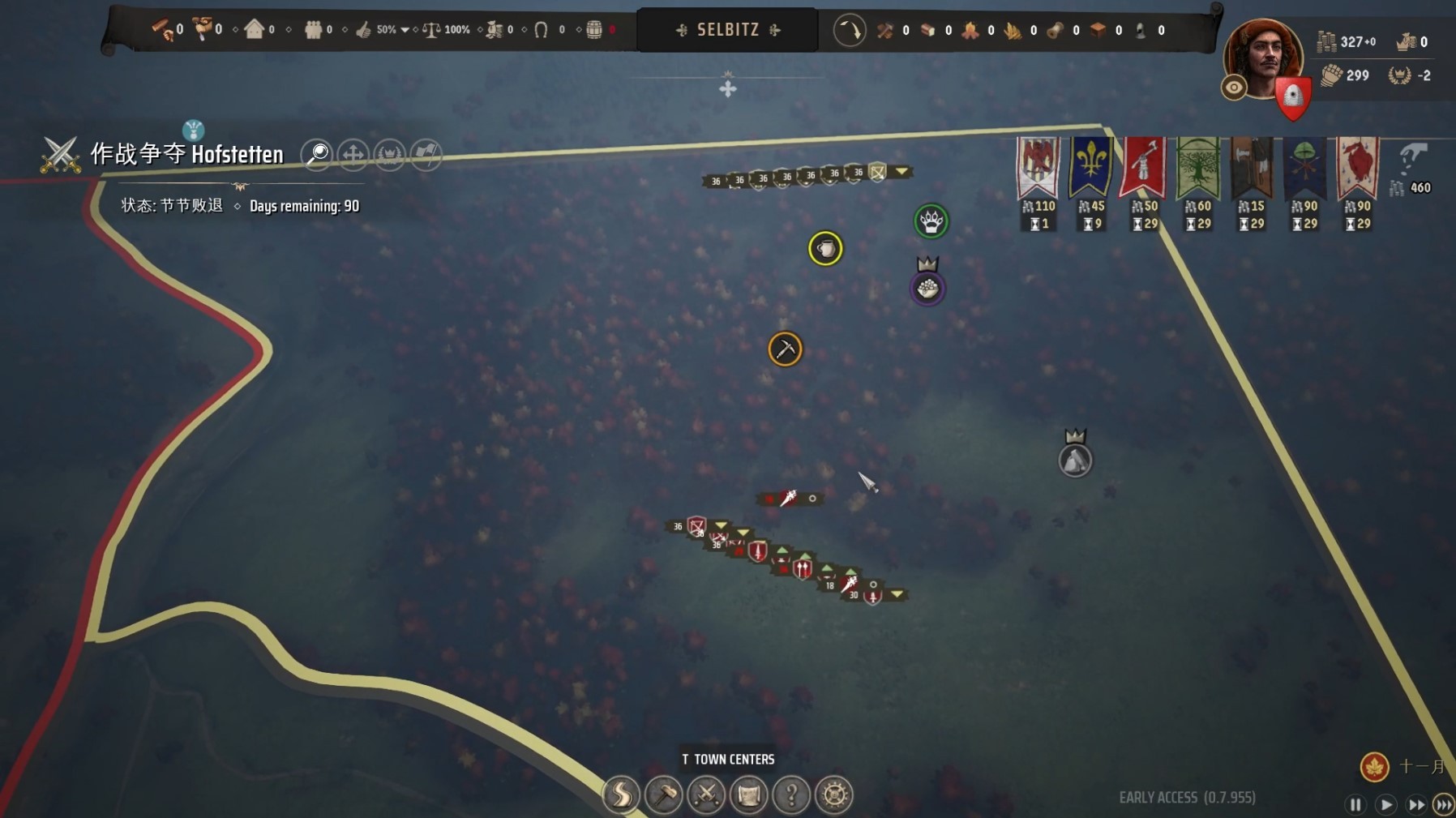This screenshot has width=1456, height=818.
Task: Select the yellow pottery marker on the map
Action: 825,249
